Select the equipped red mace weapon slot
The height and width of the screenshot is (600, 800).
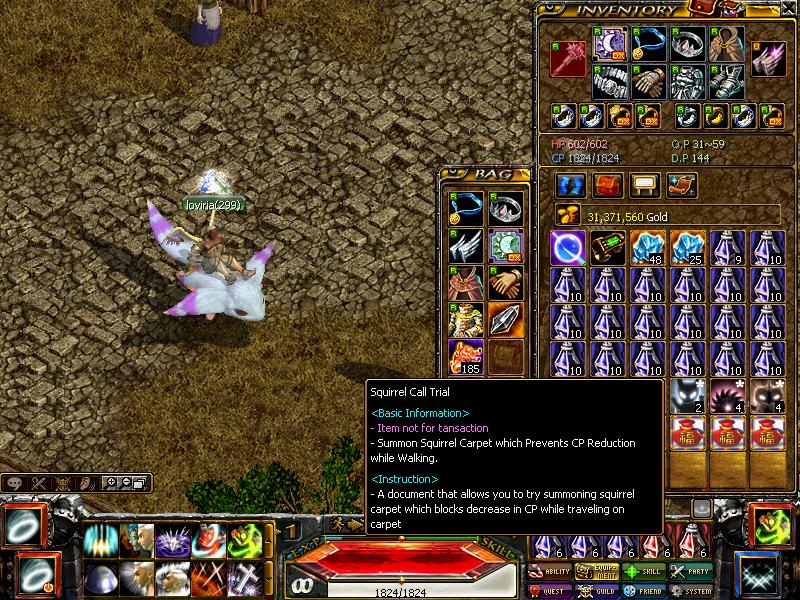click(x=568, y=59)
